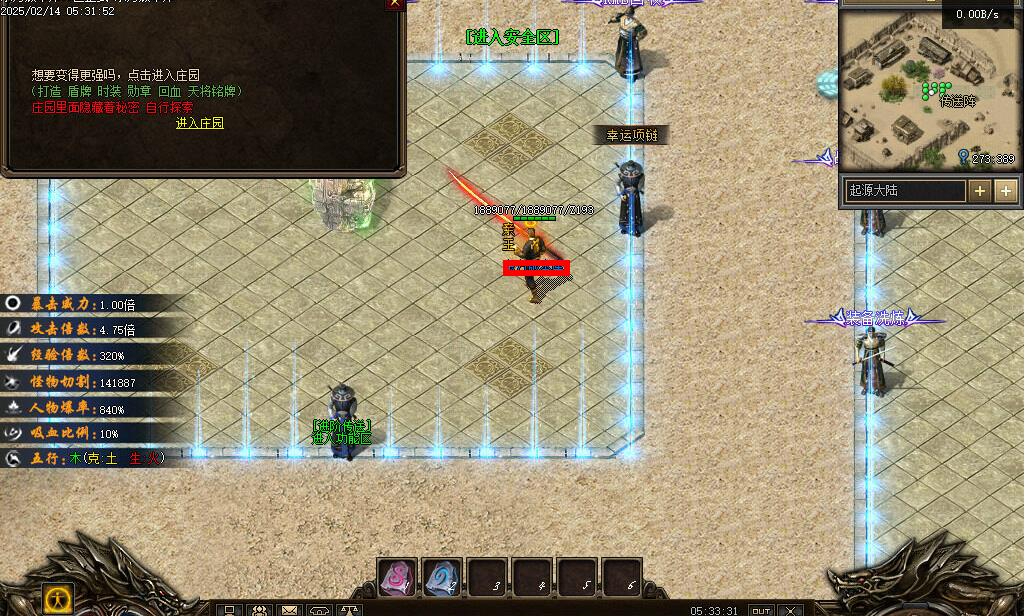Open the mail envelope icon

coord(289,610)
